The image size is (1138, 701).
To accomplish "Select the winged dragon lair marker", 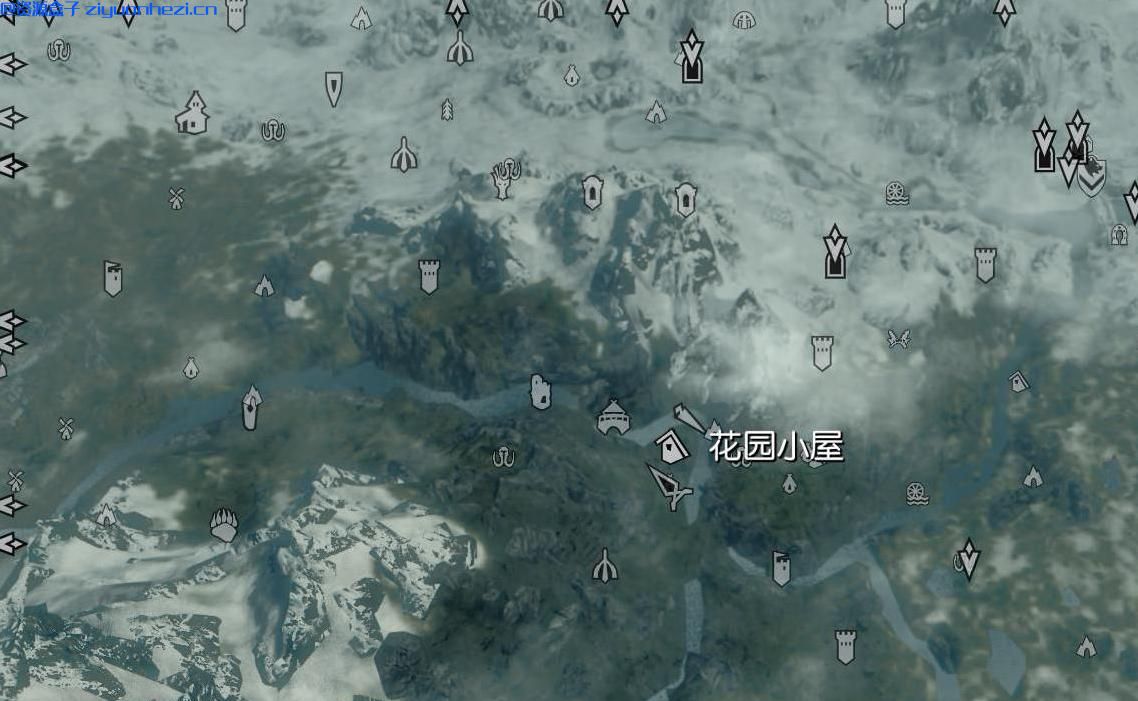I will pos(898,340).
